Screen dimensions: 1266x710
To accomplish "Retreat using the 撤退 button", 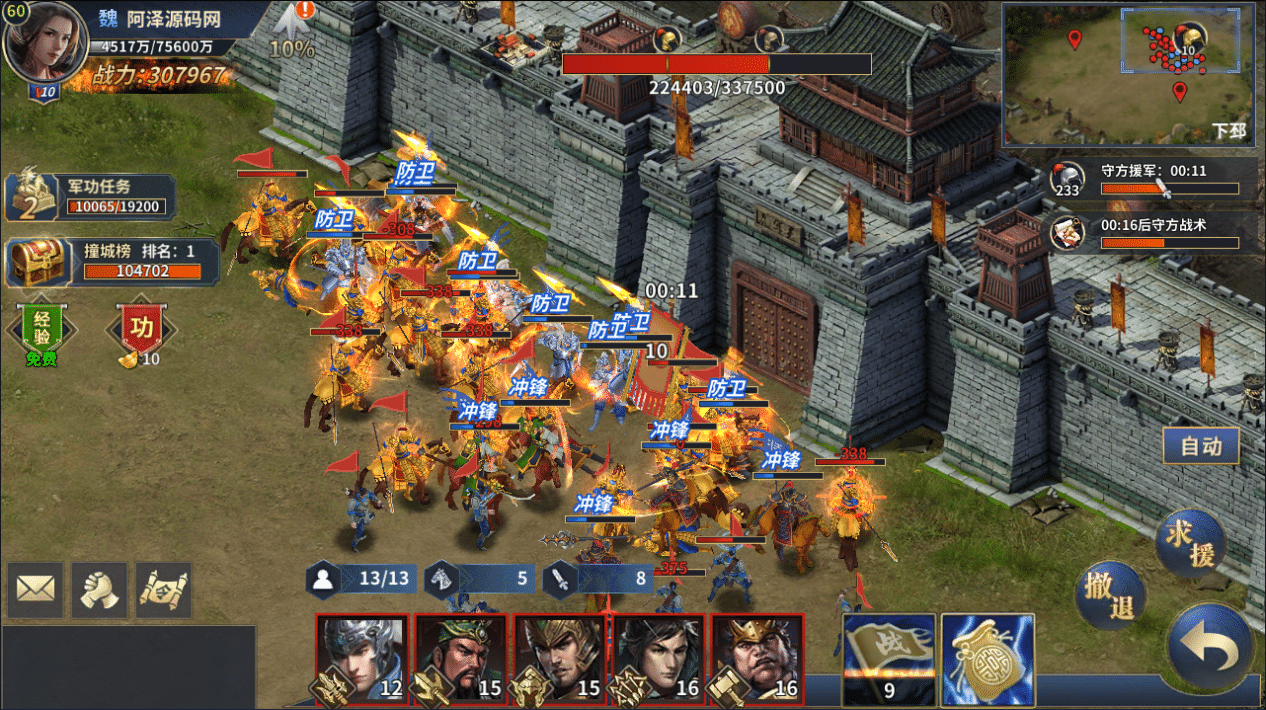I will coord(1111,596).
